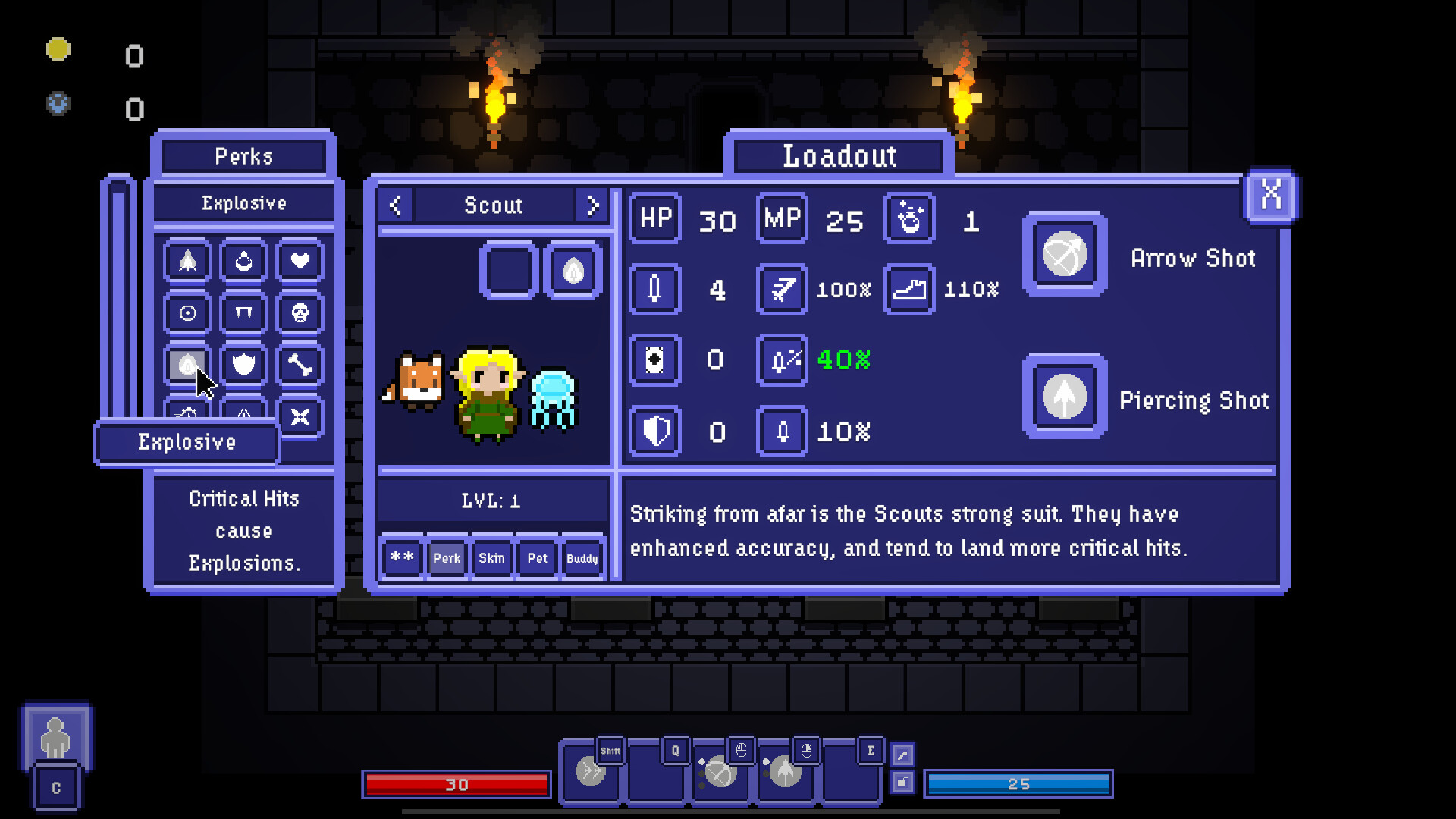
Task: Select the shield perk icon
Action: coord(243,364)
